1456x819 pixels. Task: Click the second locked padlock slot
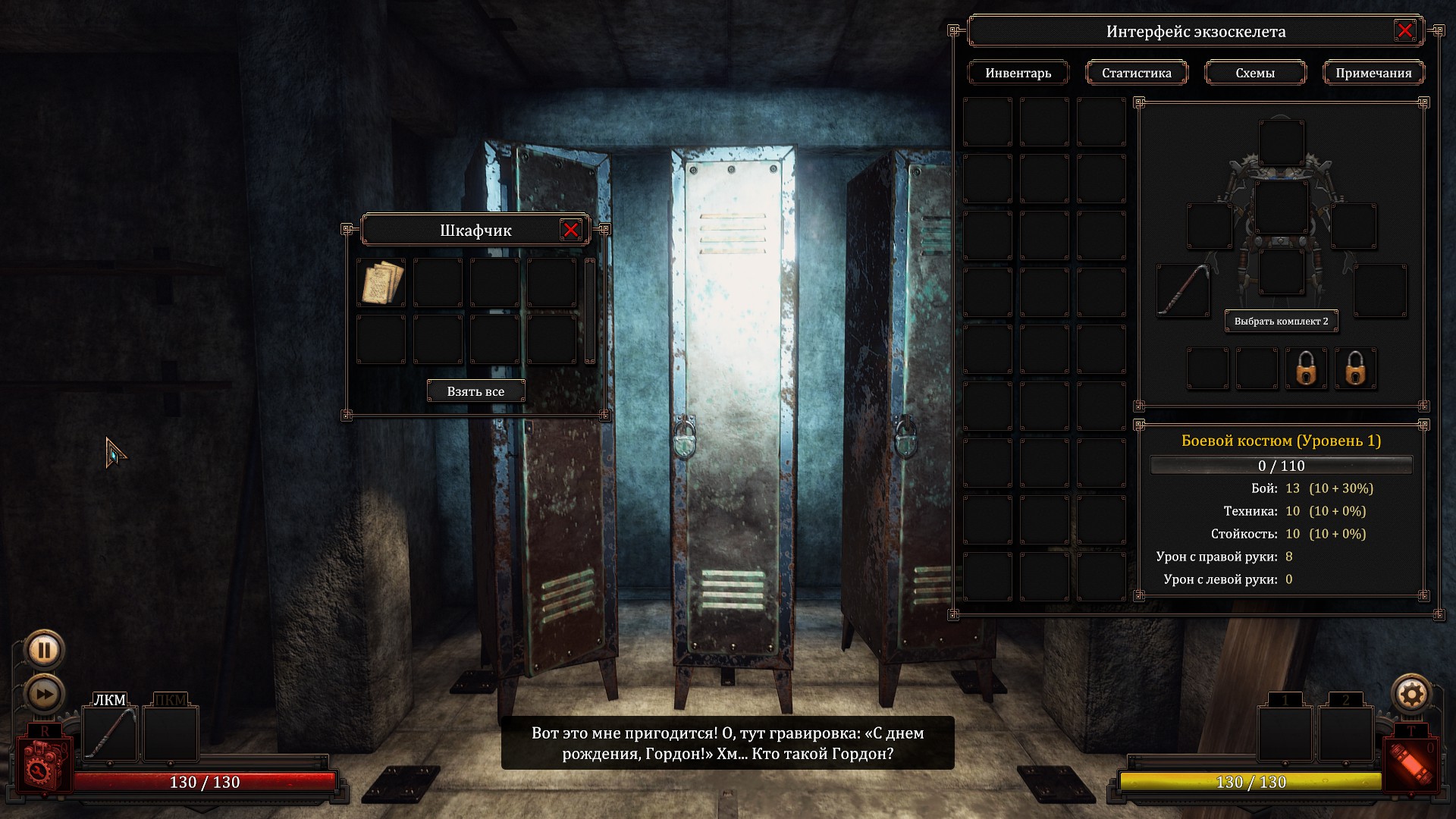(1356, 369)
